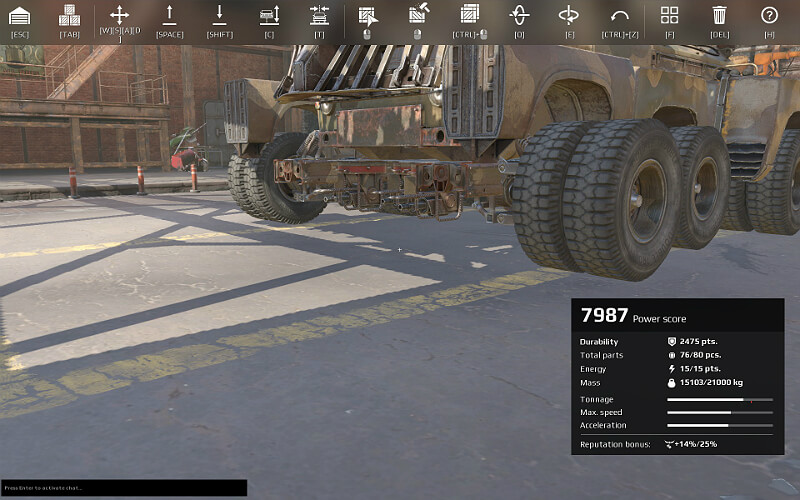Delete part with trash can icon

pyautogui.click(x=719, y=15)
